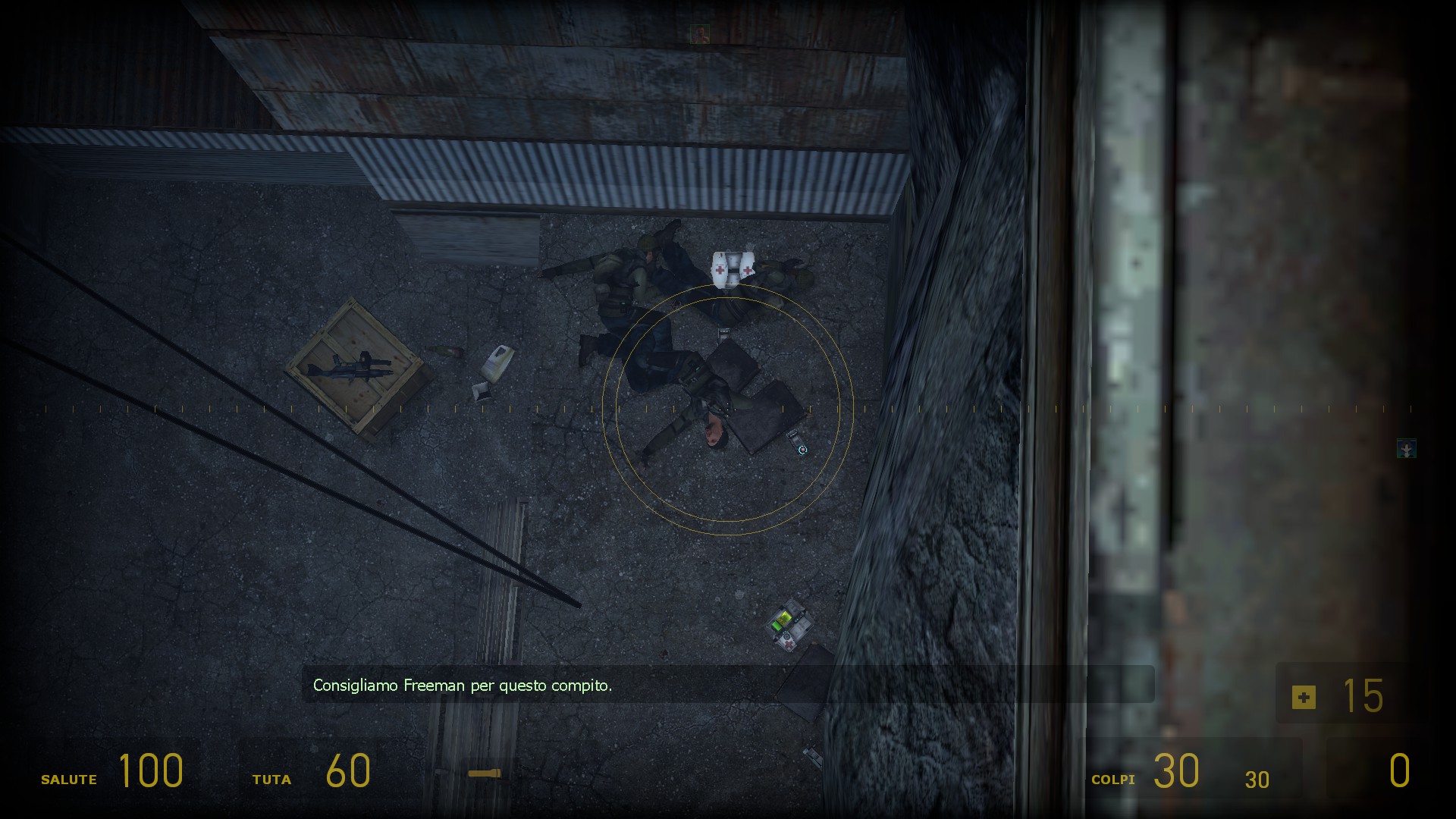Select the green-framed bearded man portrait marker
1456x819 pixels.
click(699, 34)
